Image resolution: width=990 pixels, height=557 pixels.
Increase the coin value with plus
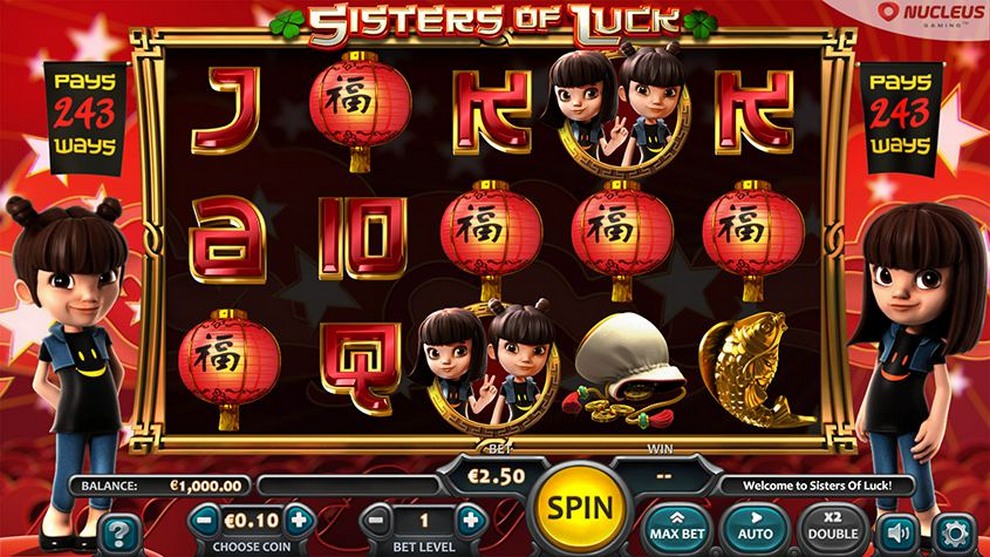298,520
